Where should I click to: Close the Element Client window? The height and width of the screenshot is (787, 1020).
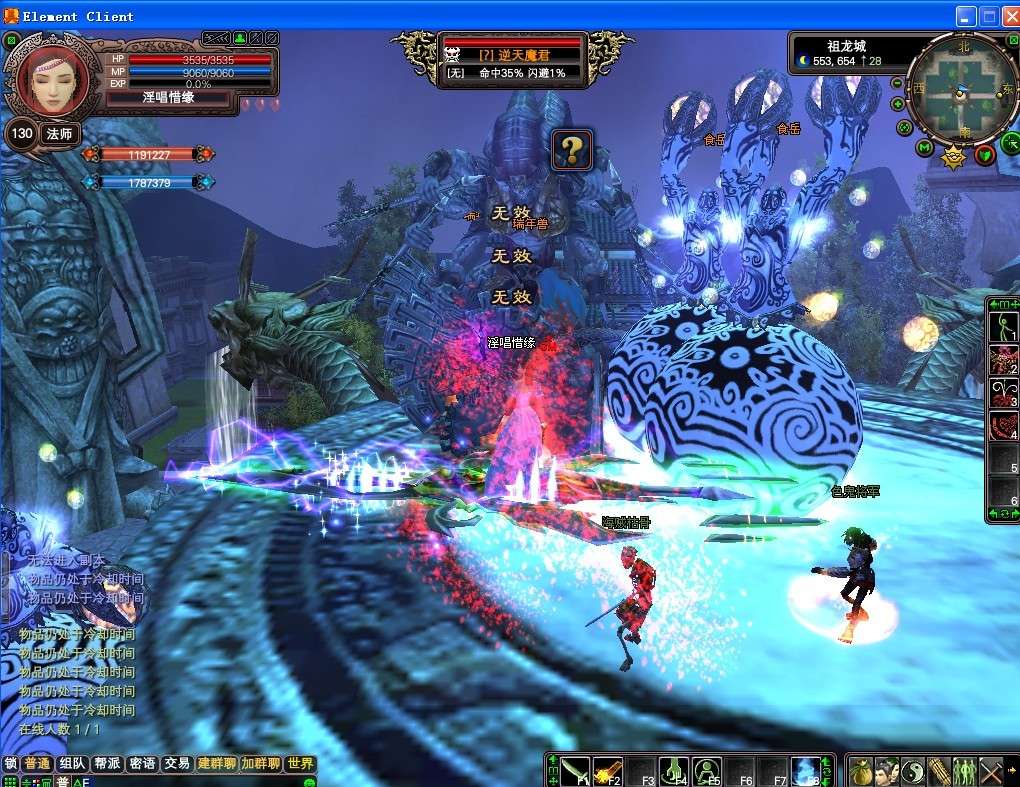(x=1009, y=16)
